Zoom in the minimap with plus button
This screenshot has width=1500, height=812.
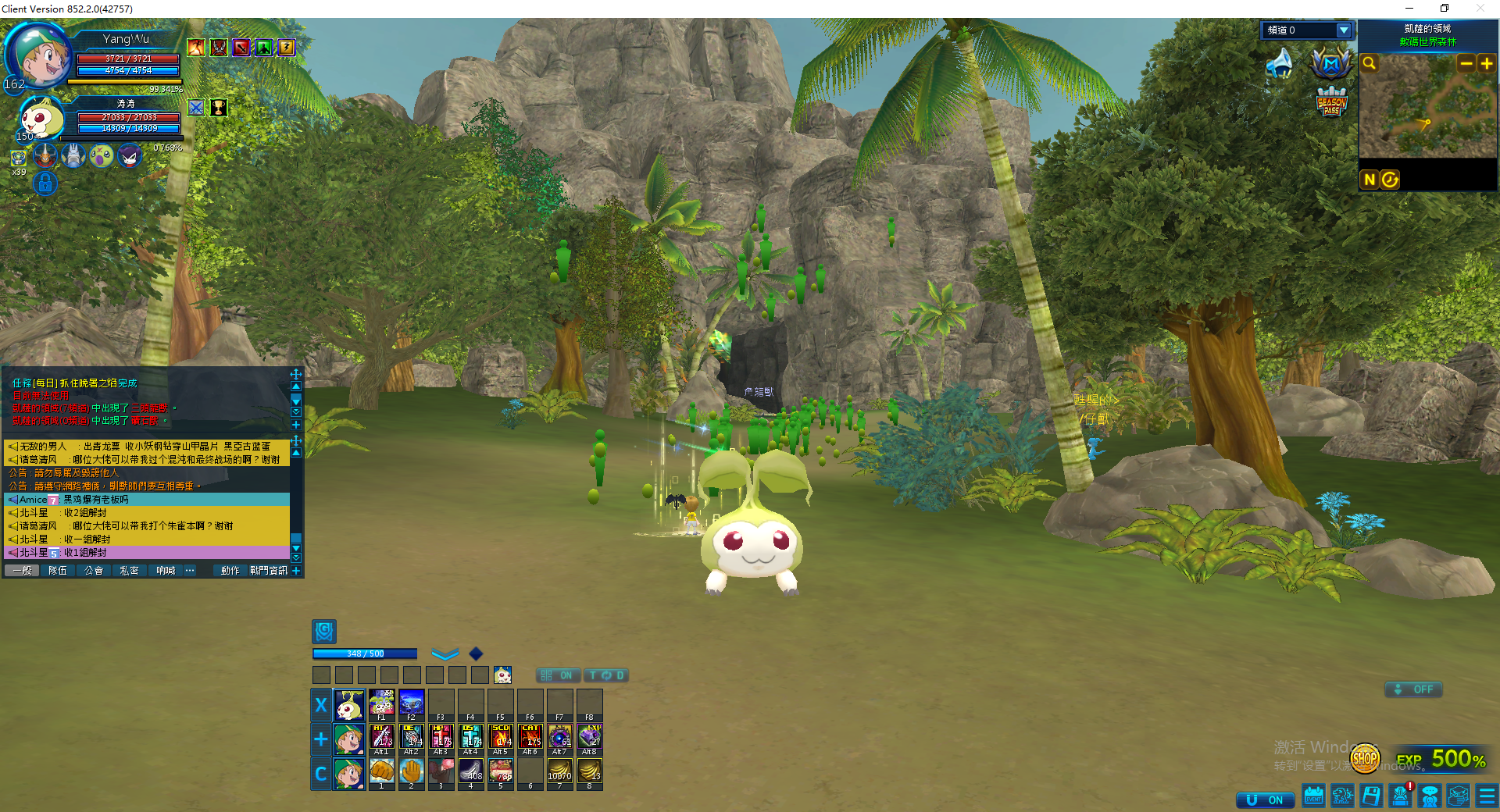(1487, 64)
